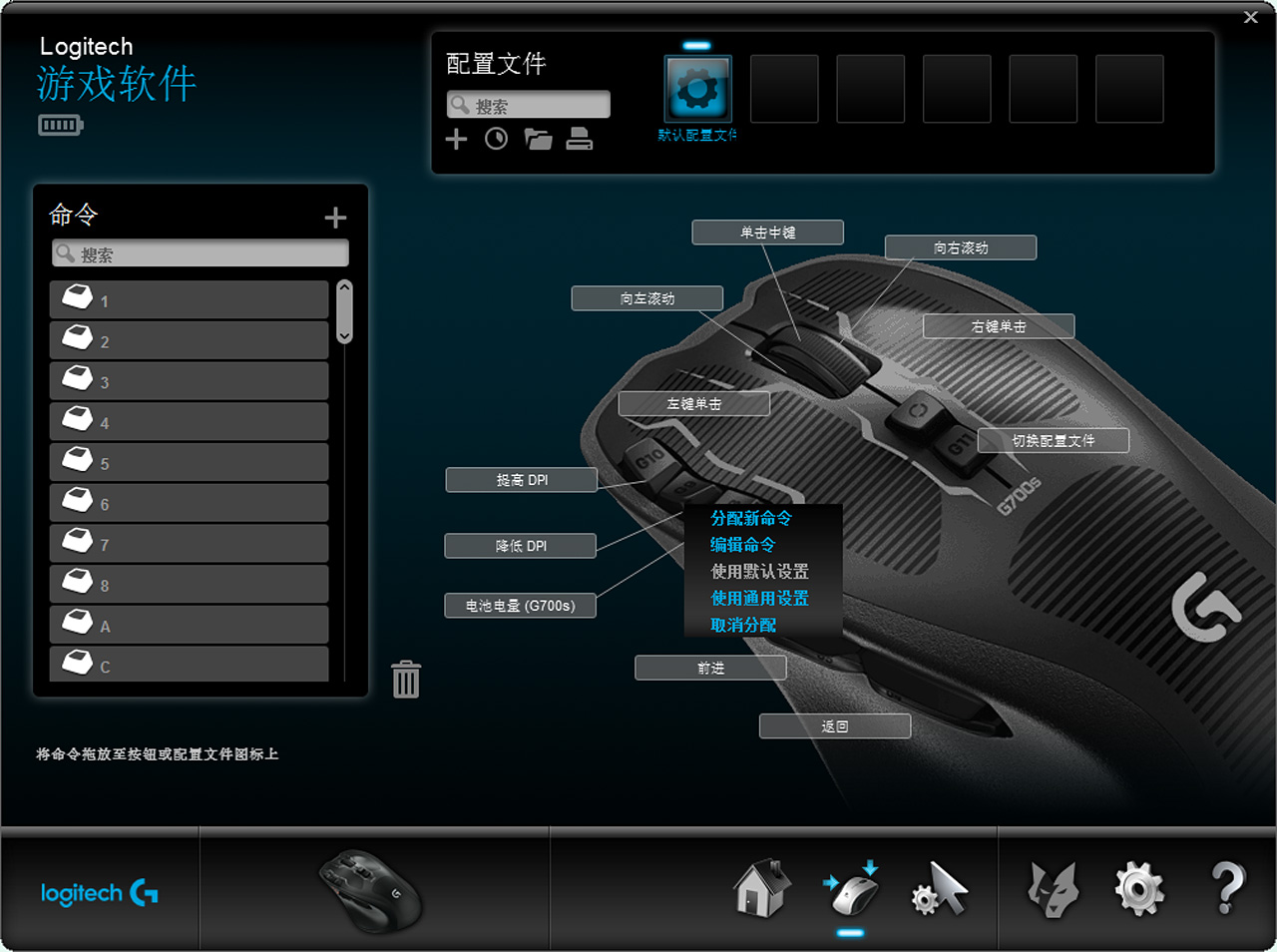Create a new profile with plus icon

(456, 139)
